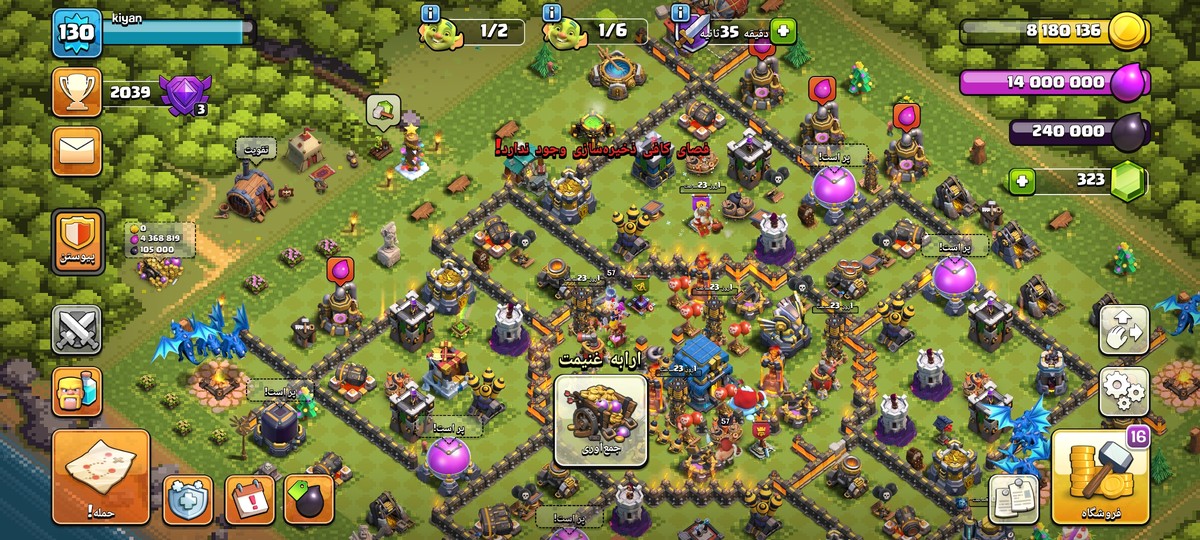Open the shop with the 16 badge
1200x540 pixels.
click(1098, 477)
